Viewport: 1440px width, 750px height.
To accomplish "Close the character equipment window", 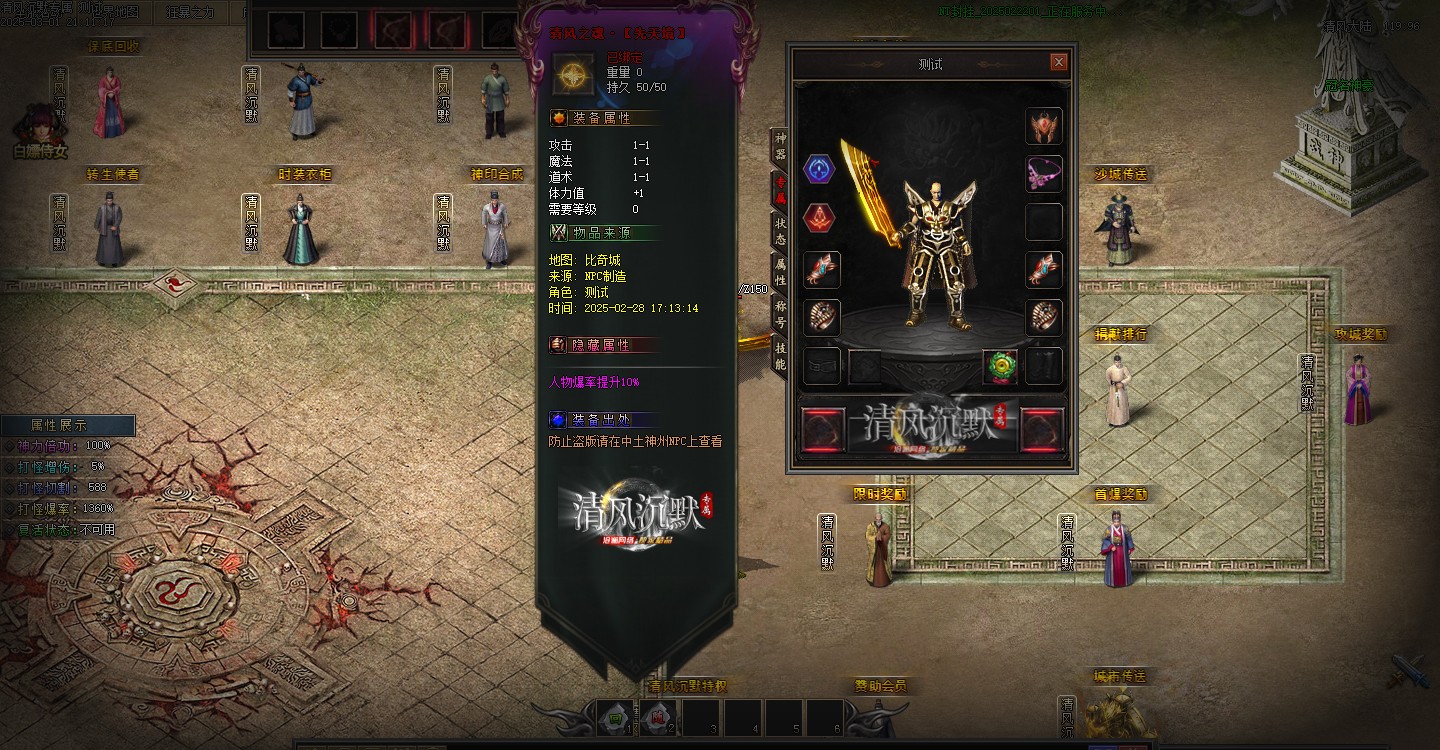I will [x=1058, y=62].
